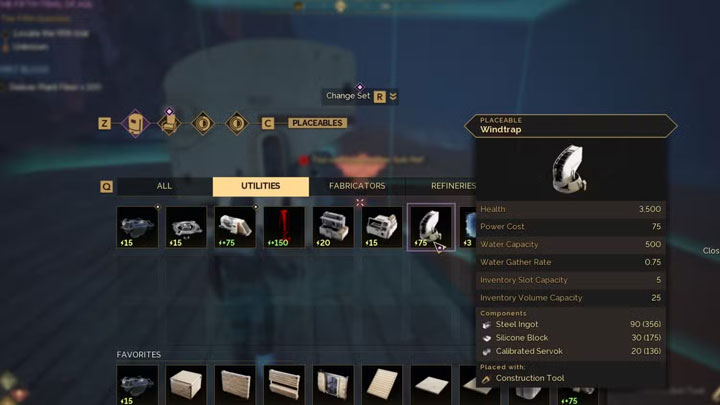Choose the red beam utility costing 150
Viewport: 720px width, 405px height.
(284, 227)
